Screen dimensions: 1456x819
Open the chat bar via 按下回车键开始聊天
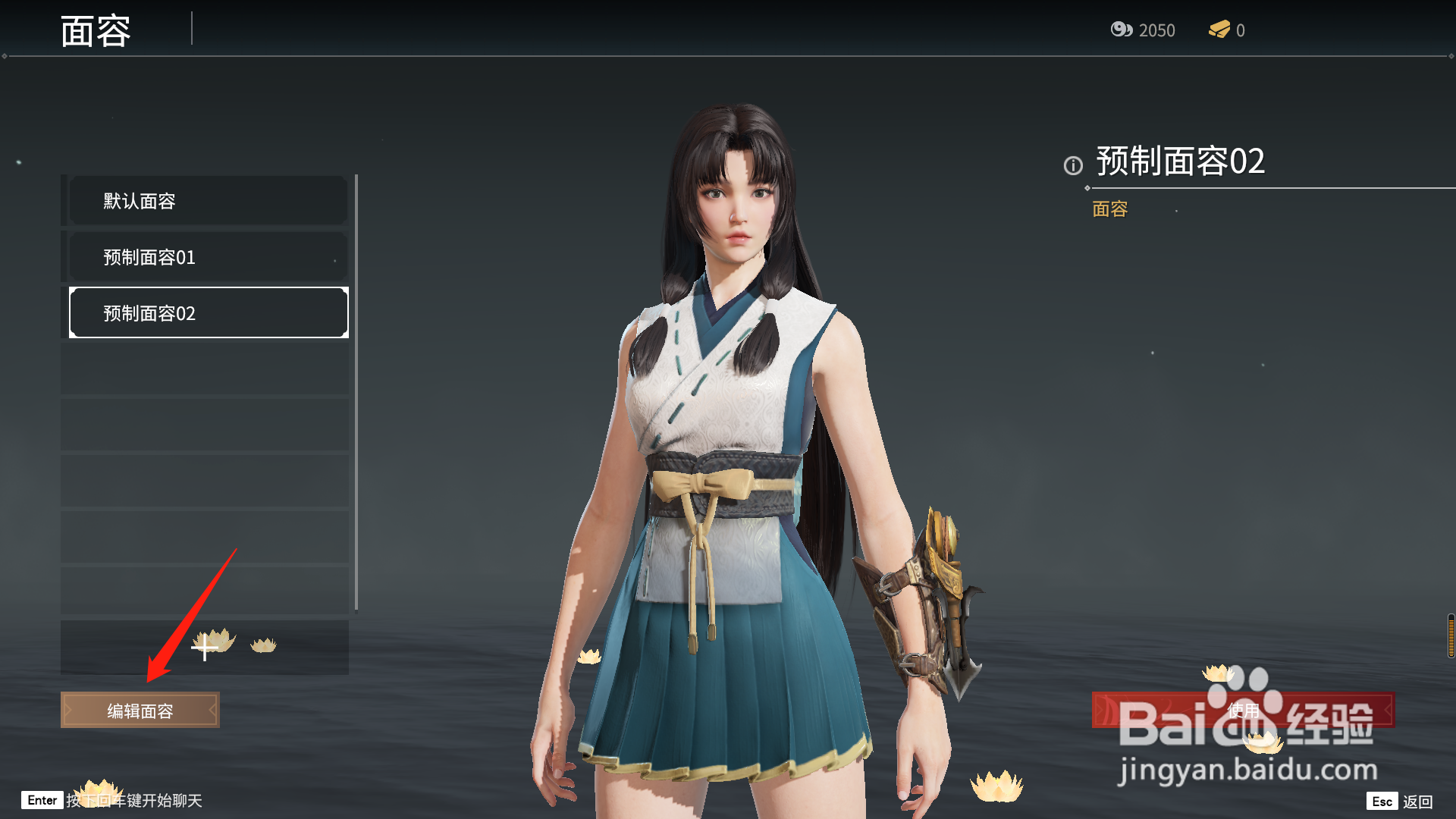coord(133,800)
